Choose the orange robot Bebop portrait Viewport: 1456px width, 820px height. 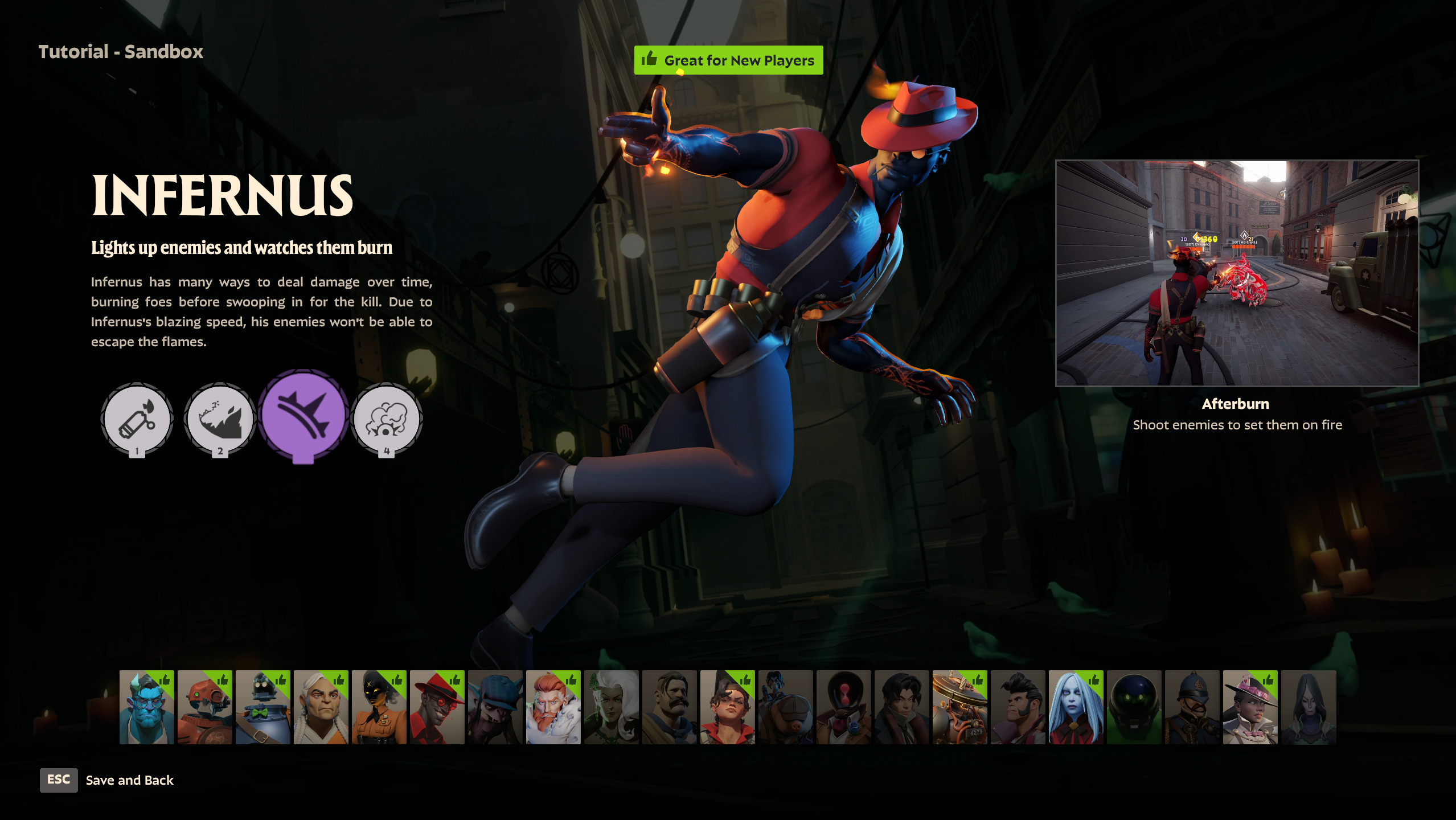click(x=205, y=707)
